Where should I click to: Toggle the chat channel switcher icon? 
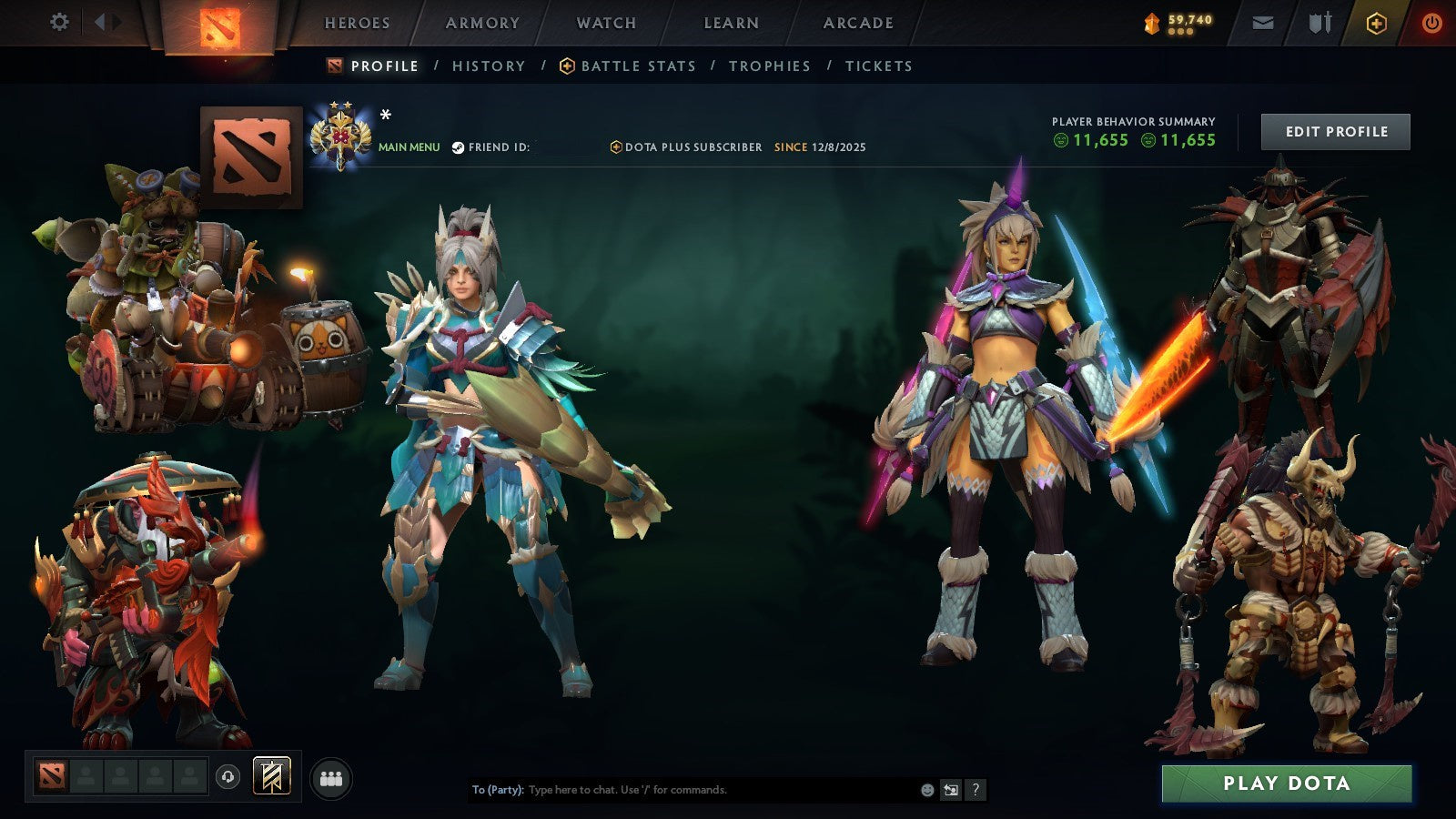click(x=952, y=791)
